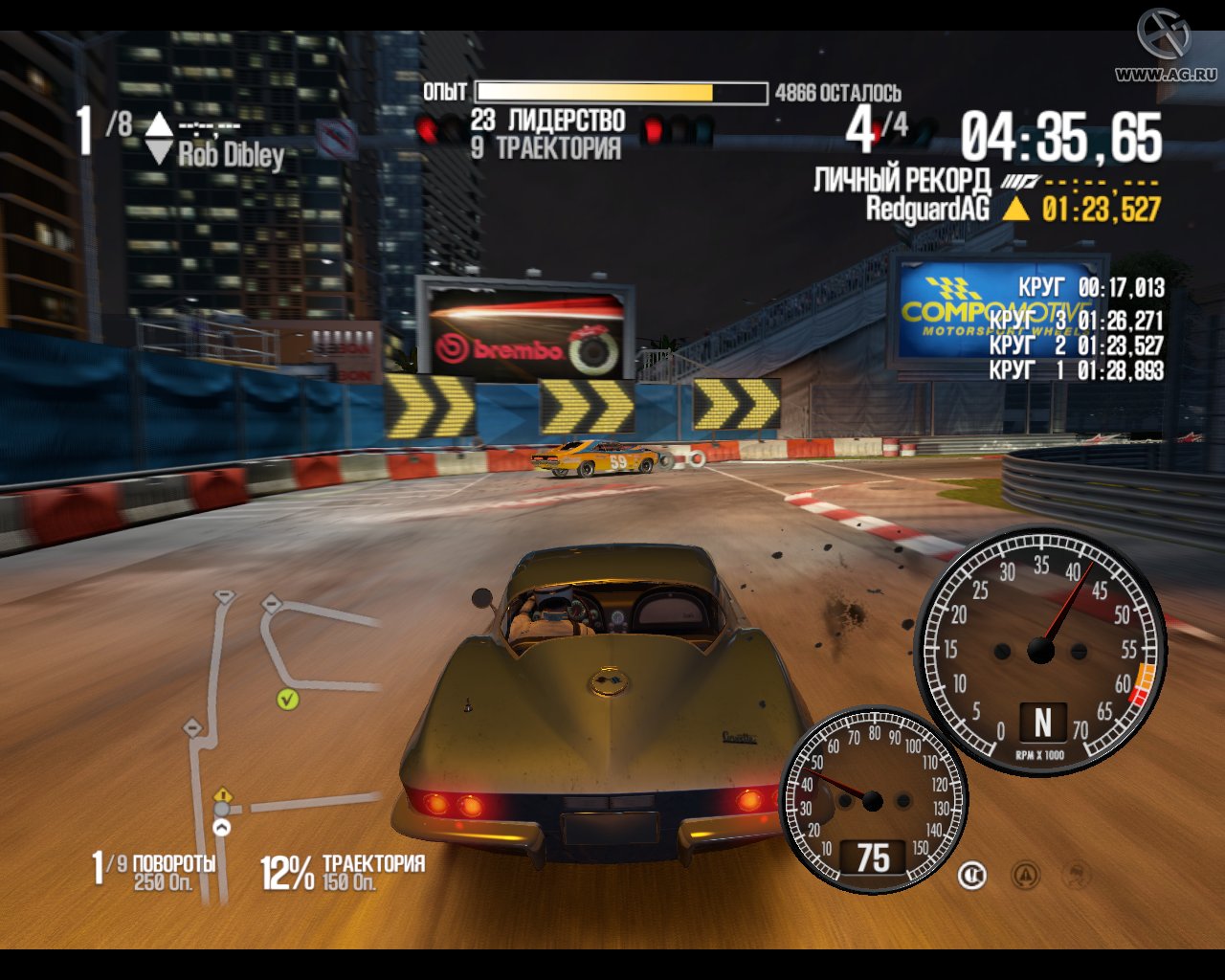The width and height of the screenshot is (1225, 980).
Task: Click the hazard marker icon on the minimap
Action: point(223,793)
